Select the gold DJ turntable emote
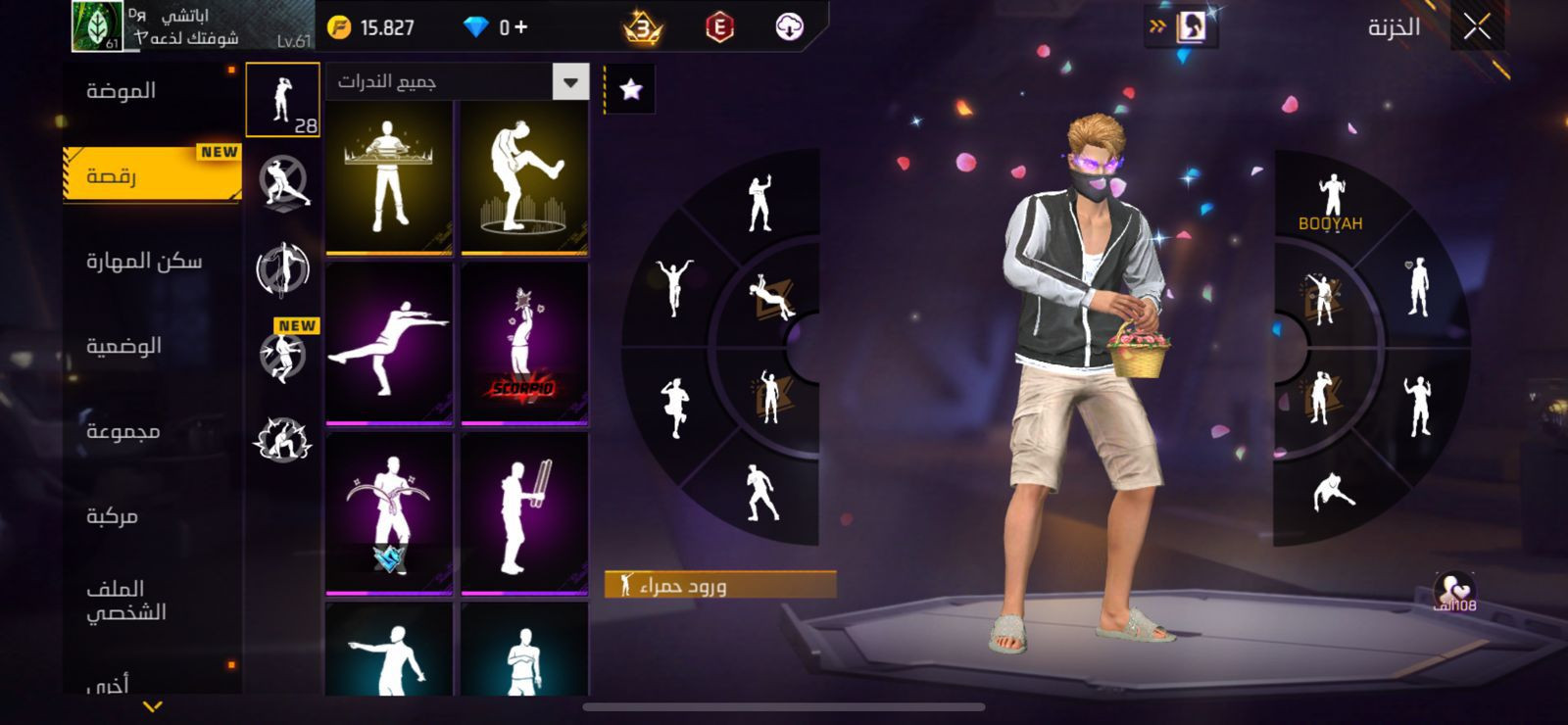 pos(389,177)
